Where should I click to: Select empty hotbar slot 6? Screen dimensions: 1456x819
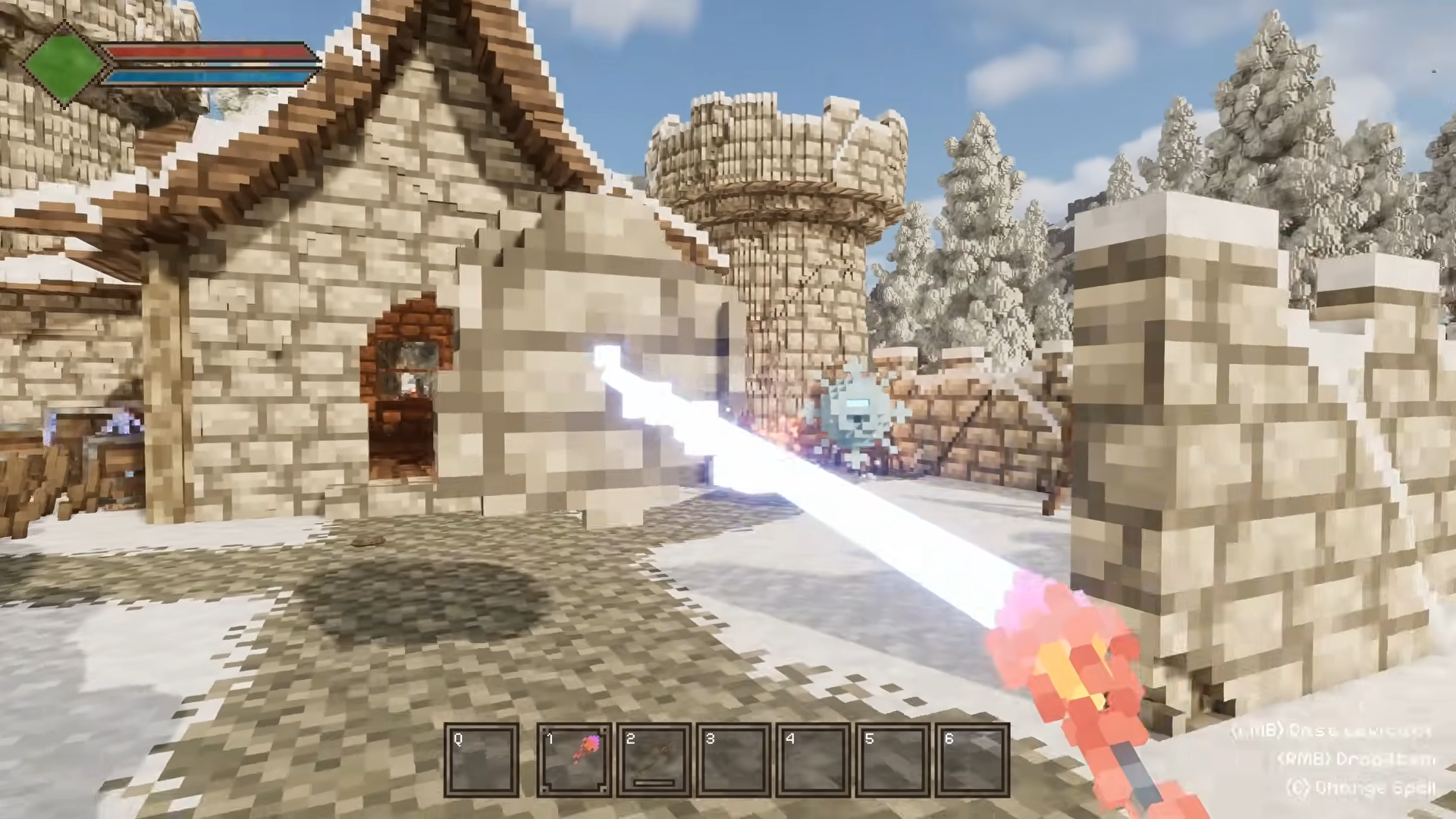click(973, 760)
